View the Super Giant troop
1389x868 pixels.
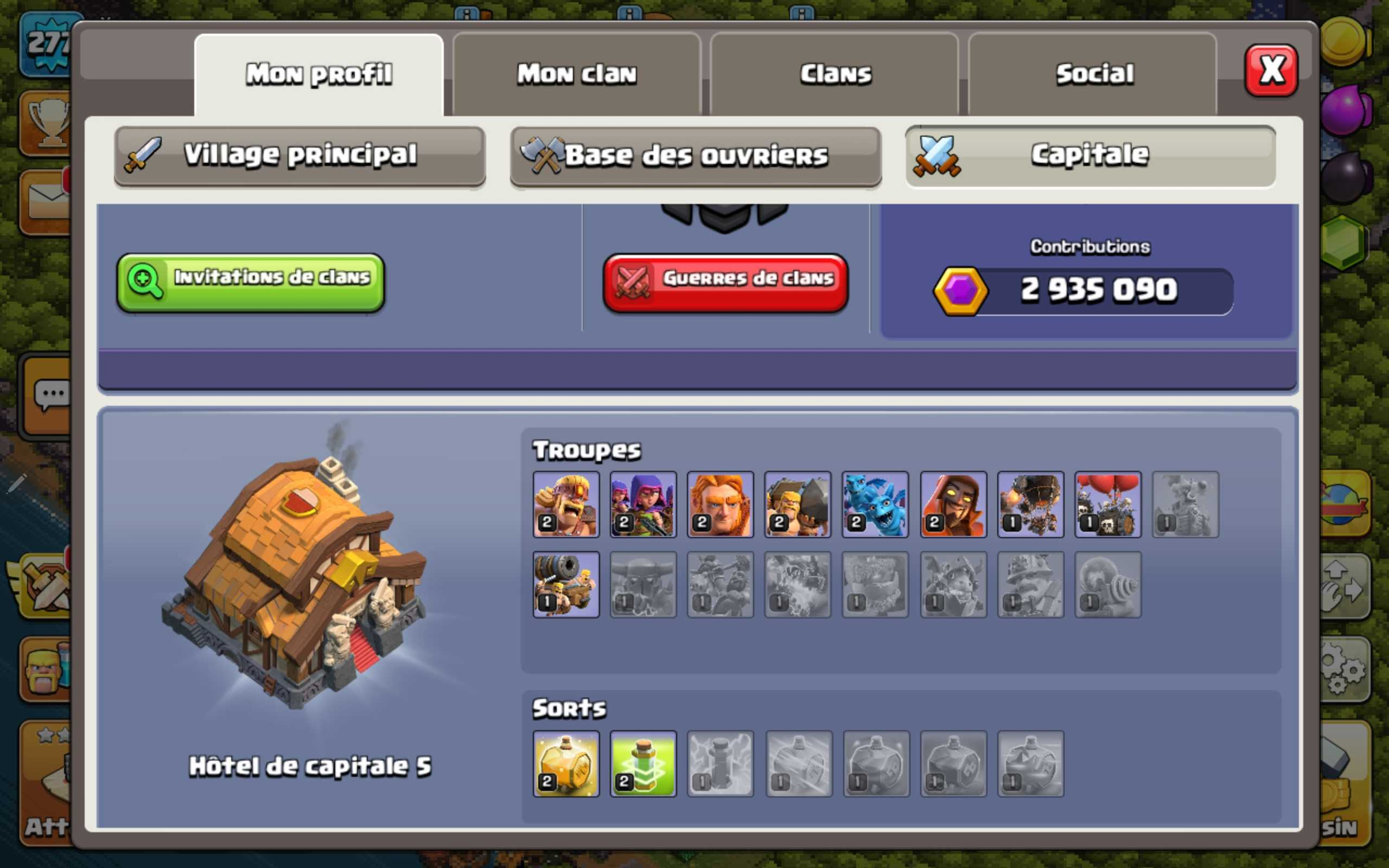point(721,505)
